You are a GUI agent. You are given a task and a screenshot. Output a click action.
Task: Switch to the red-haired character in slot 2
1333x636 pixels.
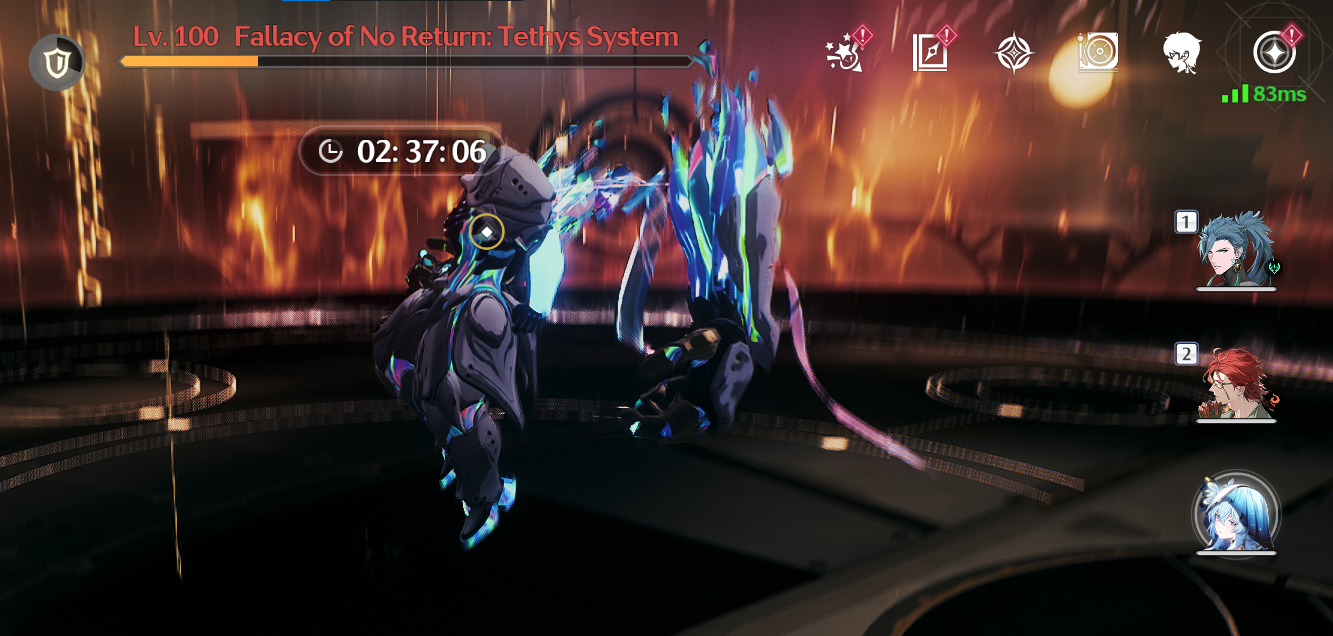tap(1237, 383)
